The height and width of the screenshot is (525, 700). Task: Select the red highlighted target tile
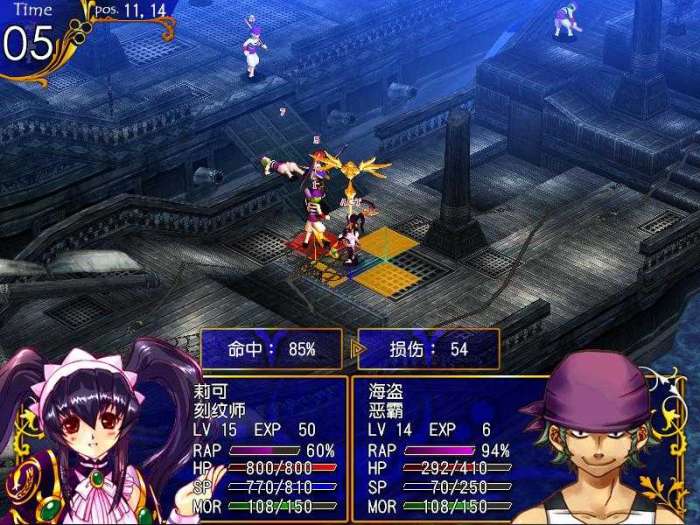[303, 243]
